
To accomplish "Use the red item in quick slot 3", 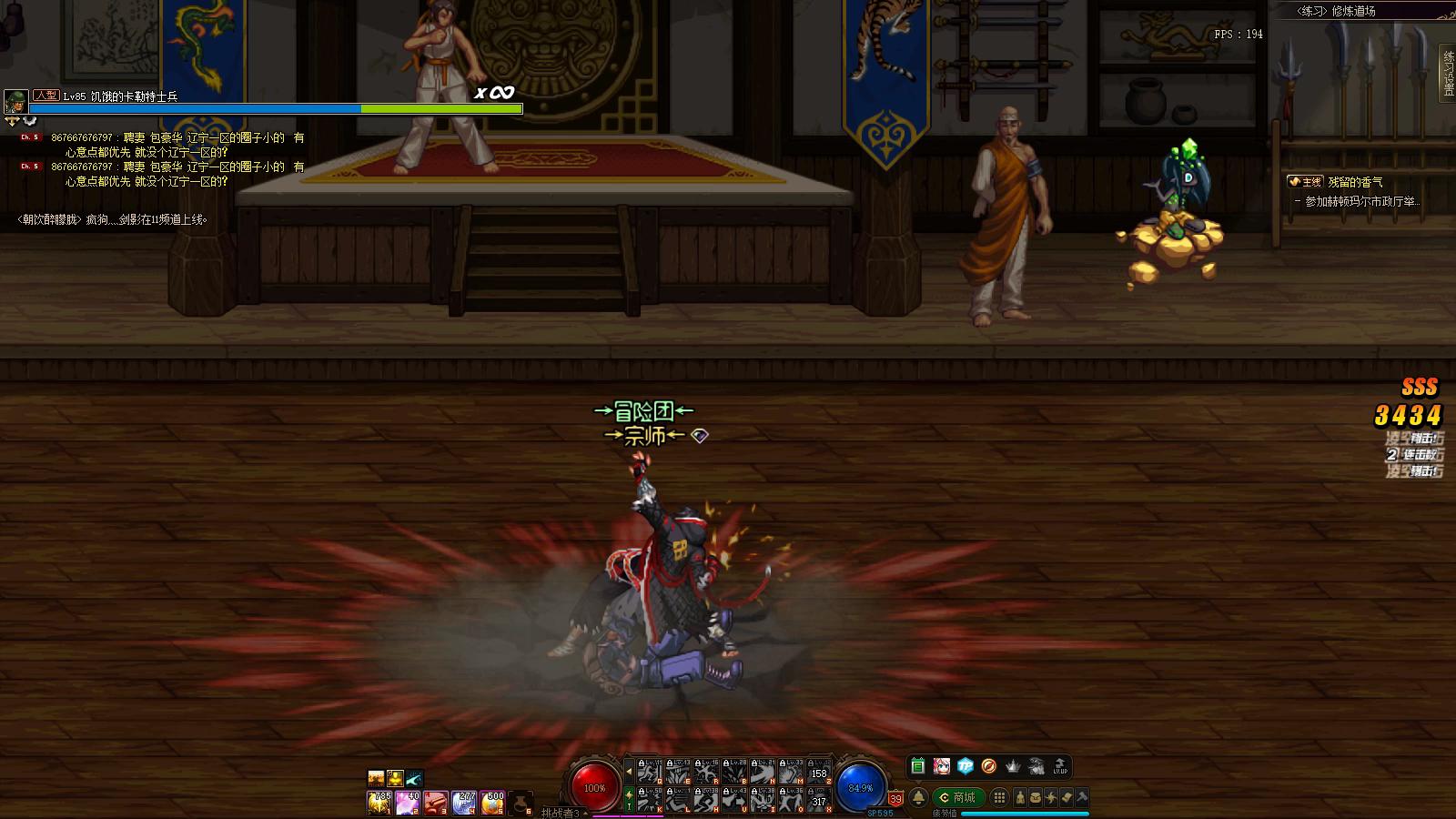I will 436,802.
